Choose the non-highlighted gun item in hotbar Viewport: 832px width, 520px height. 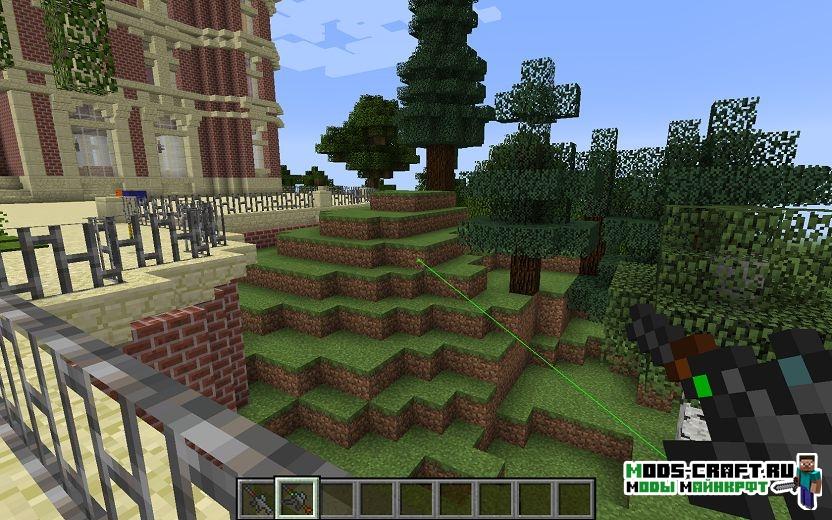click(258, 495)
